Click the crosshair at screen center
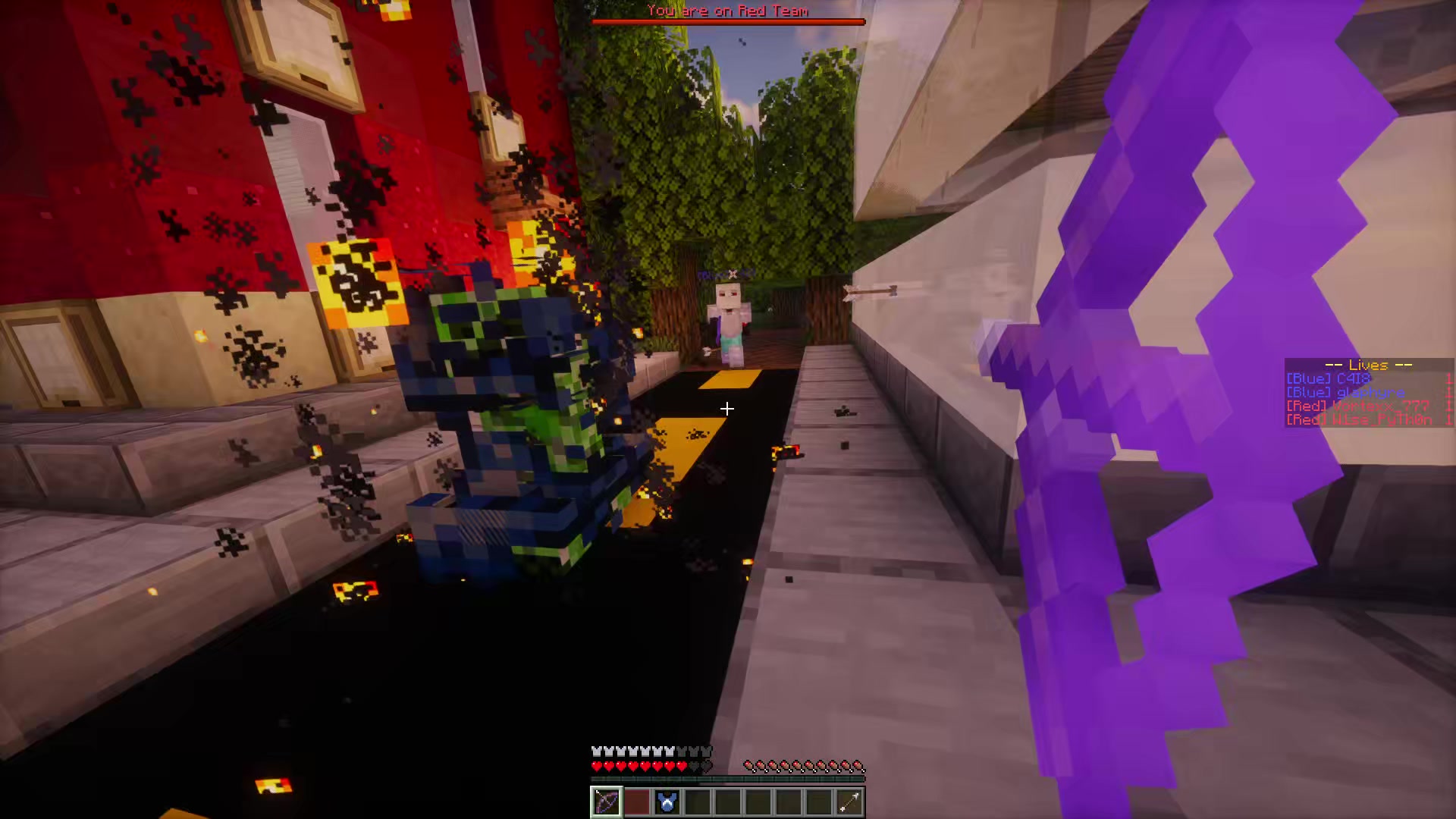 pos(726,409)
